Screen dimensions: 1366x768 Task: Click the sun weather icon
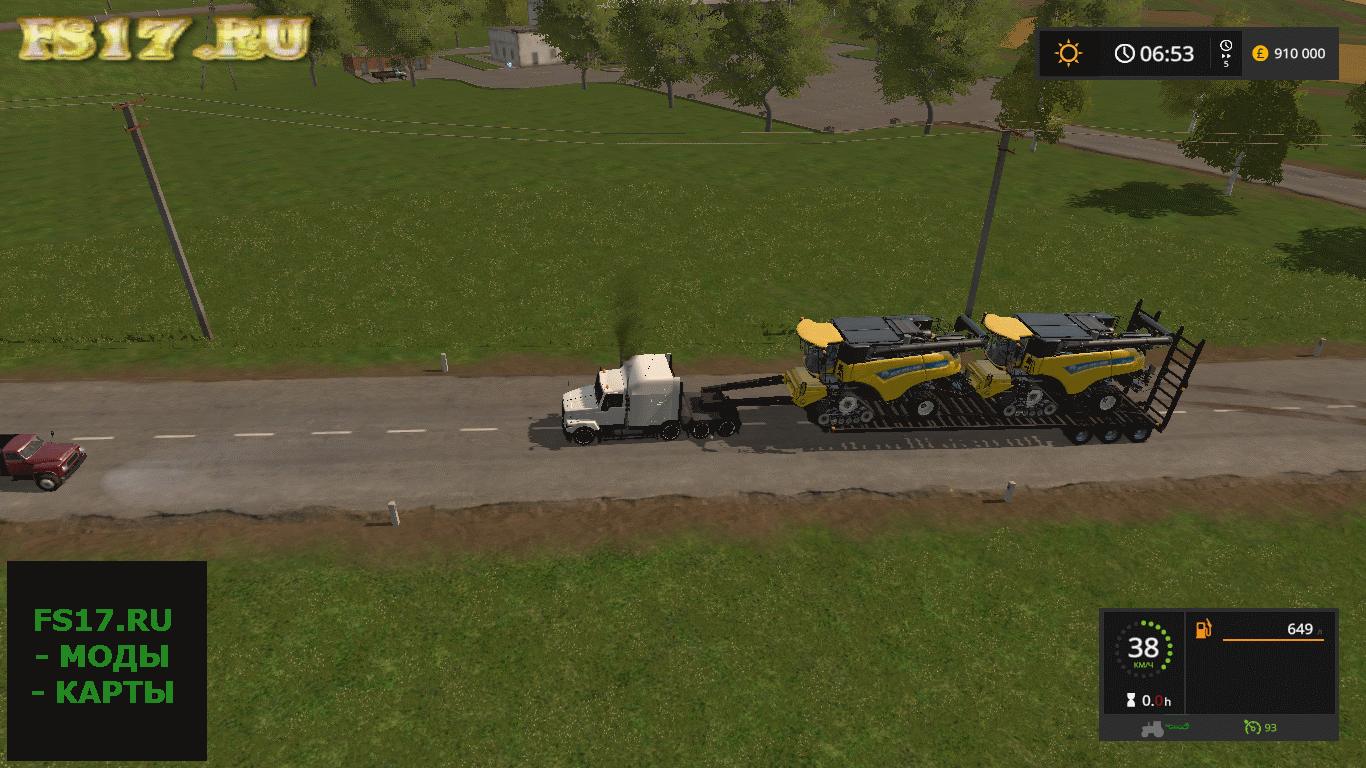pos(1069,53)
